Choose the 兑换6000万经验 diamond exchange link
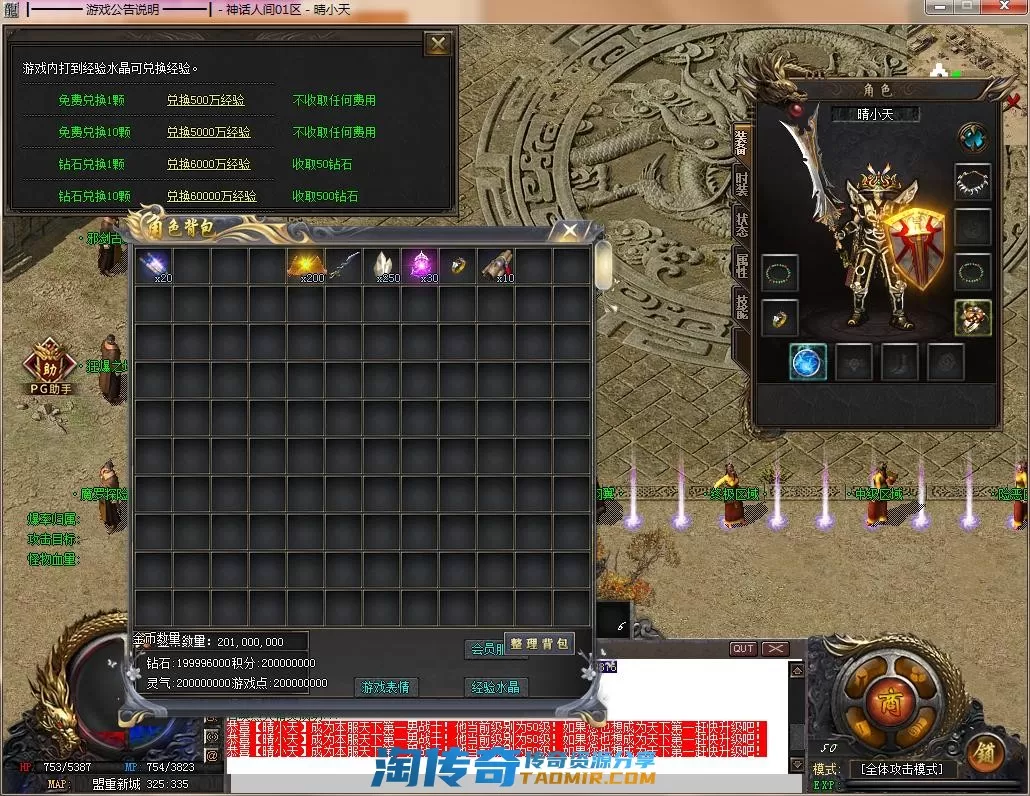Viewport: 1030px width, 796px height. (208, 164)
